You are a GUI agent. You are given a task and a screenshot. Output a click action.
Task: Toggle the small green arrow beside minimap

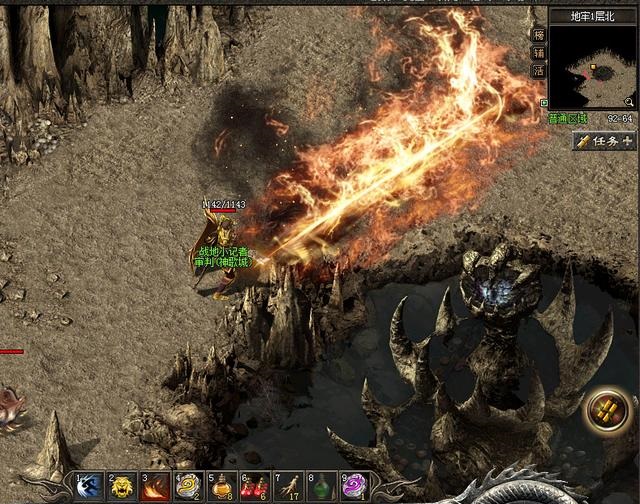coord(544,102)
